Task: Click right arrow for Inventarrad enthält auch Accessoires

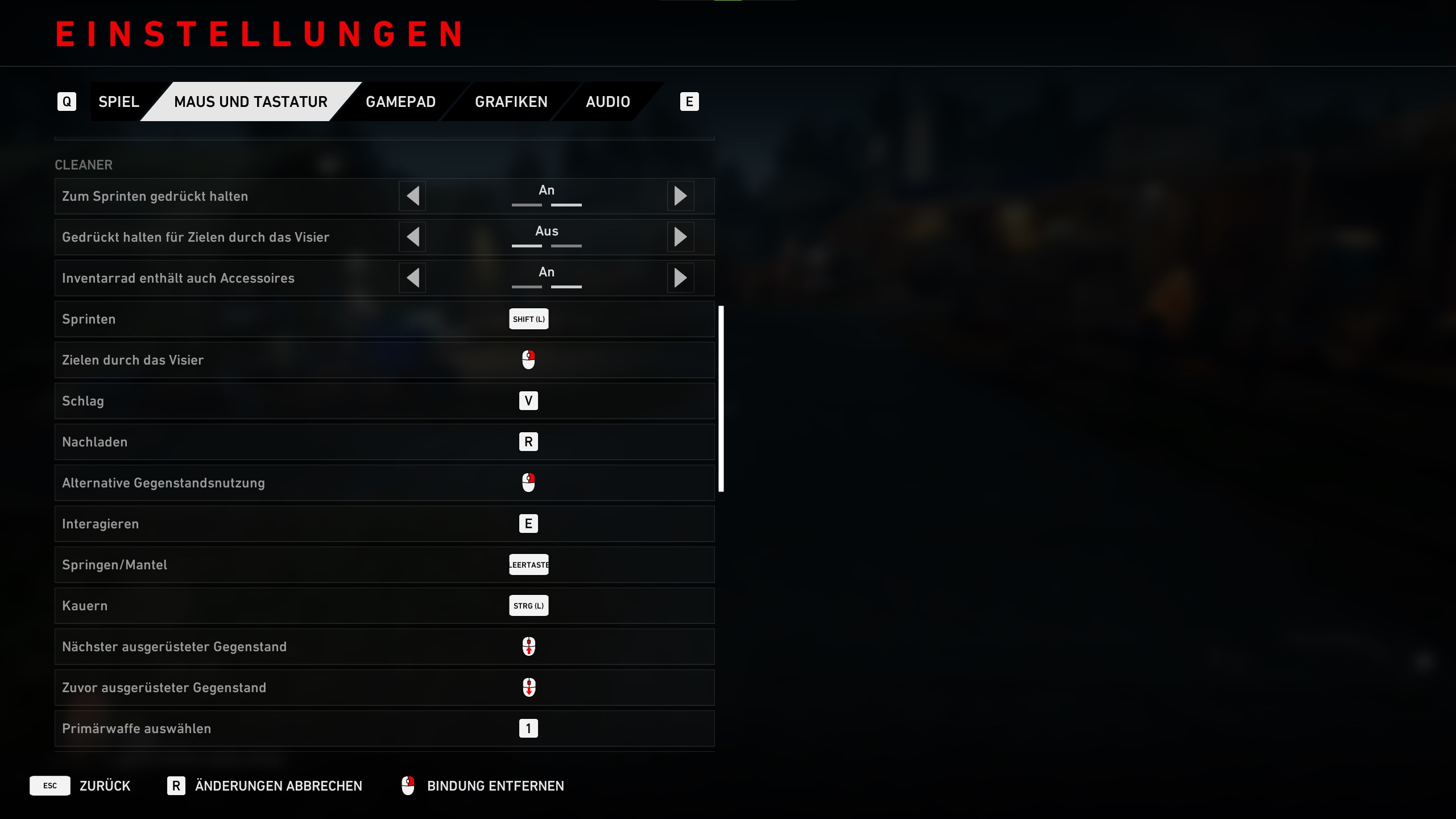Action: (x=680, y=278)
